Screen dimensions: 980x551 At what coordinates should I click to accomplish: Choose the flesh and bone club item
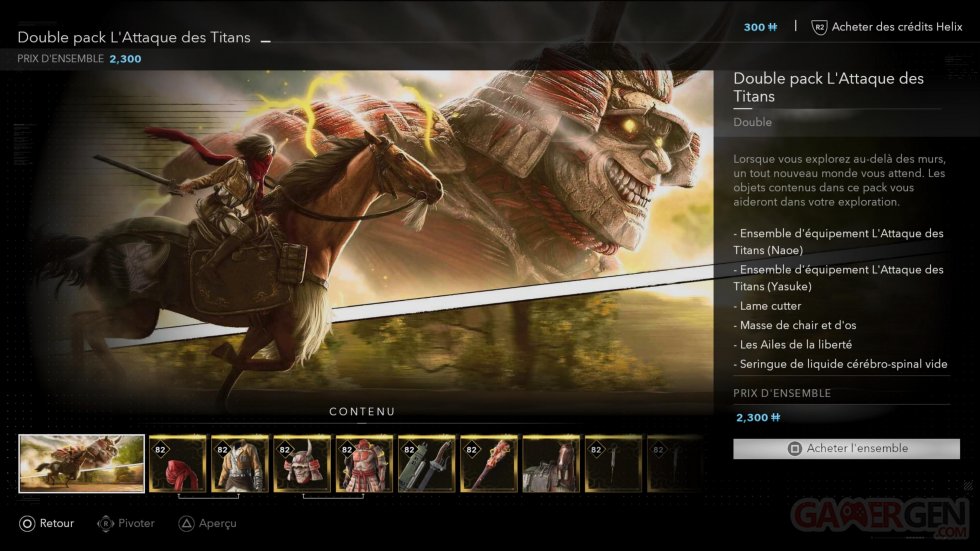489,463
